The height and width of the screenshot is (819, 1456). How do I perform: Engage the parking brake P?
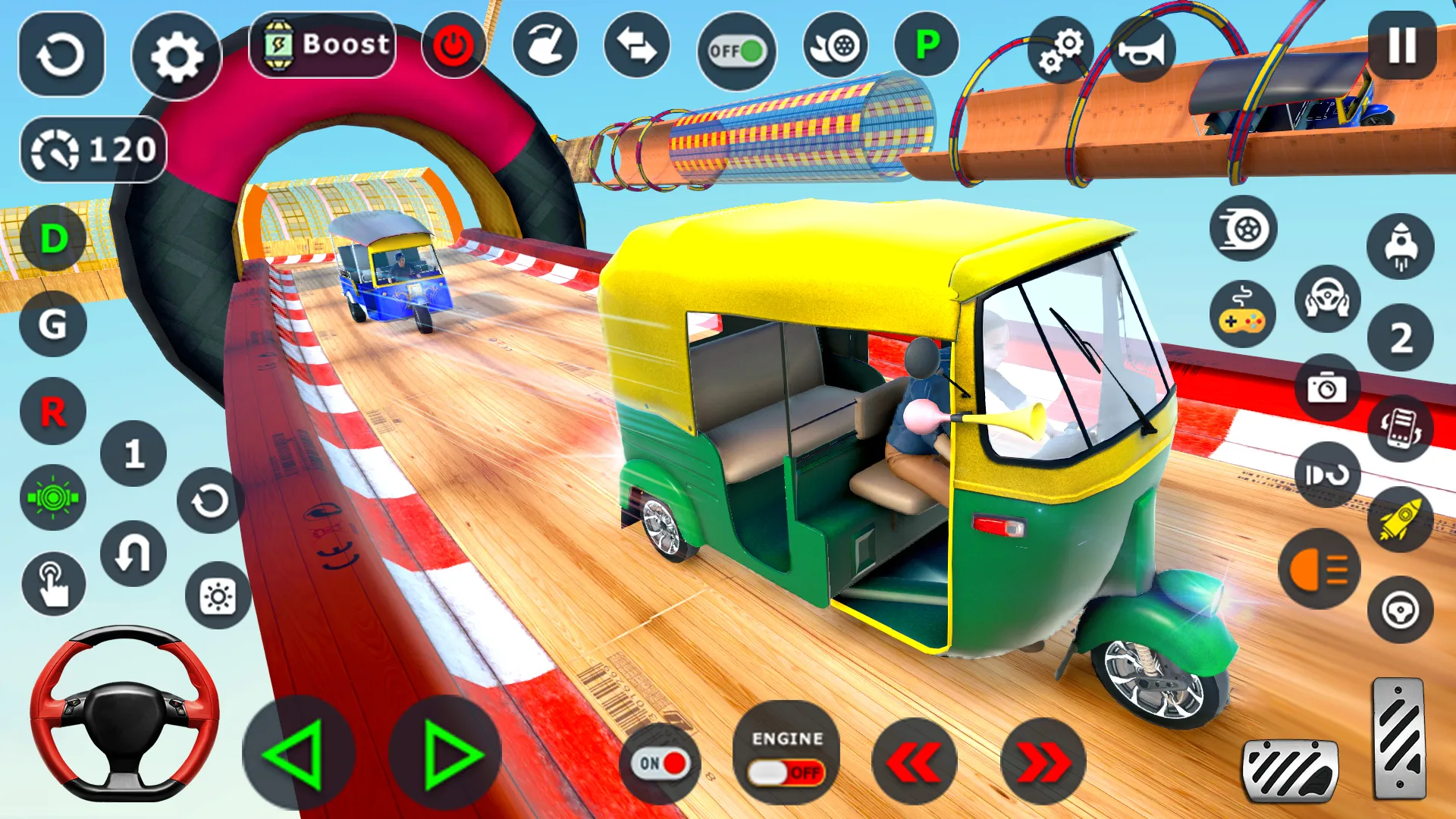(x=922, y=45)
